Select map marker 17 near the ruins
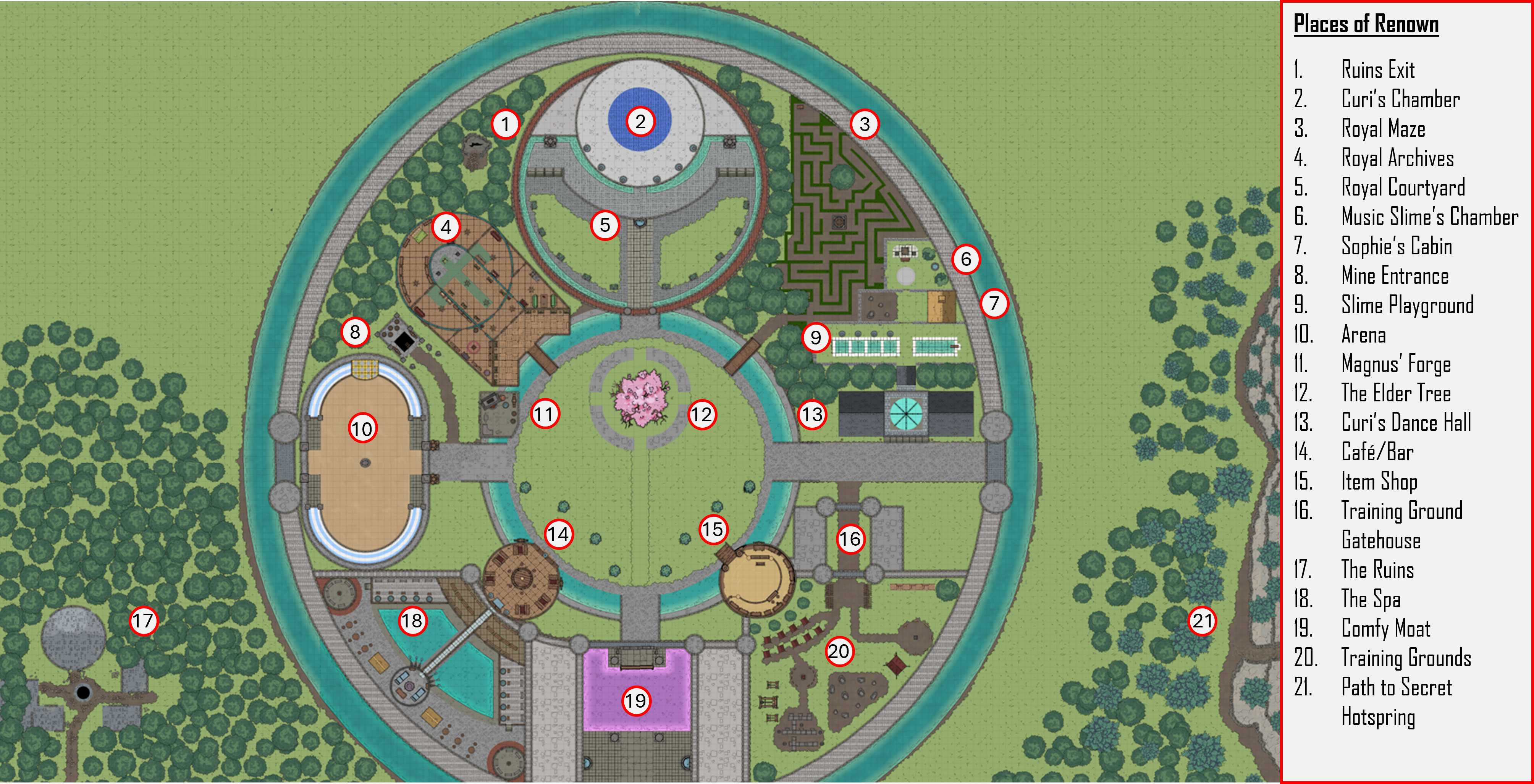Screen dimensions: 1534x784 coord(143,621)
